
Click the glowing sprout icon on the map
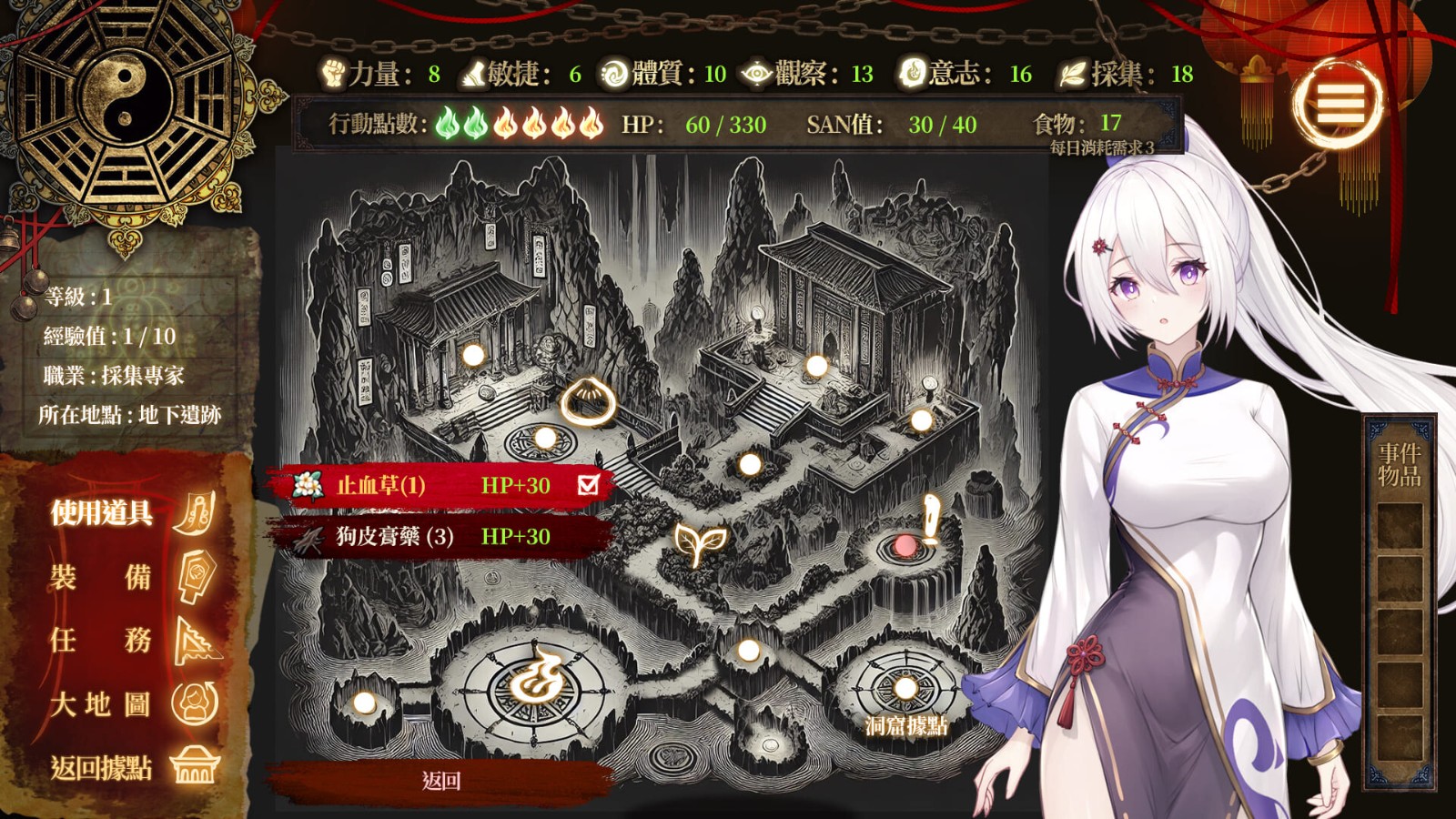(697, 543)
